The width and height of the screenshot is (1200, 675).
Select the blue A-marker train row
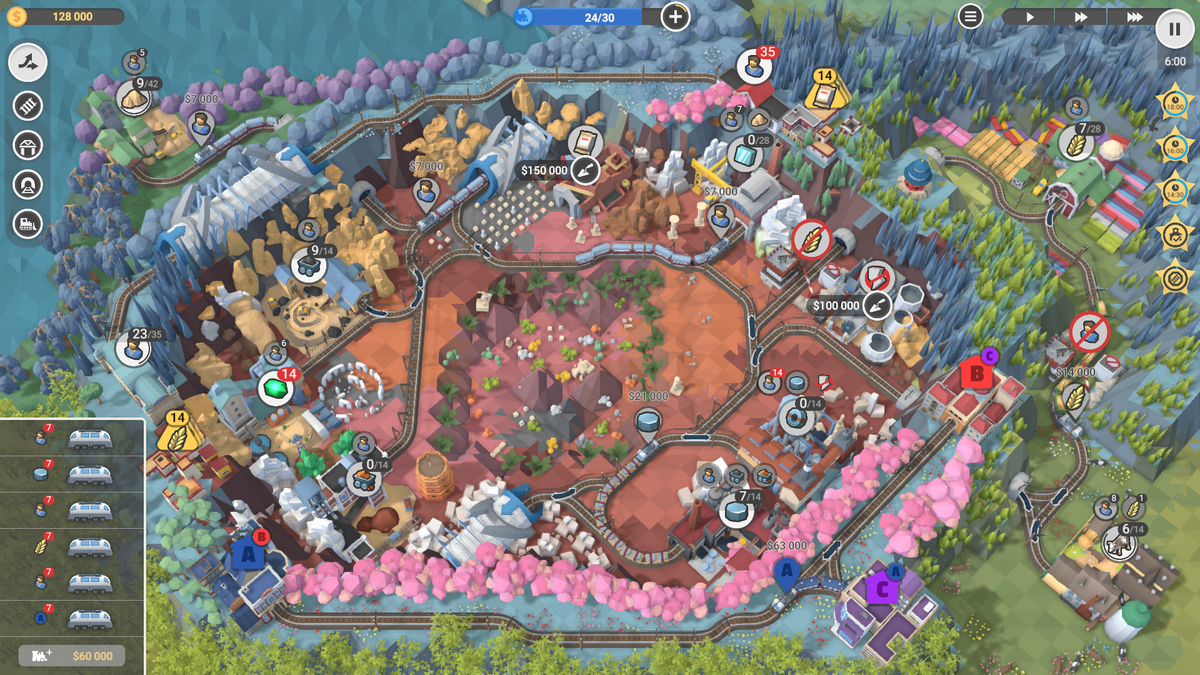pyautogui.click(x=72, y=619)
